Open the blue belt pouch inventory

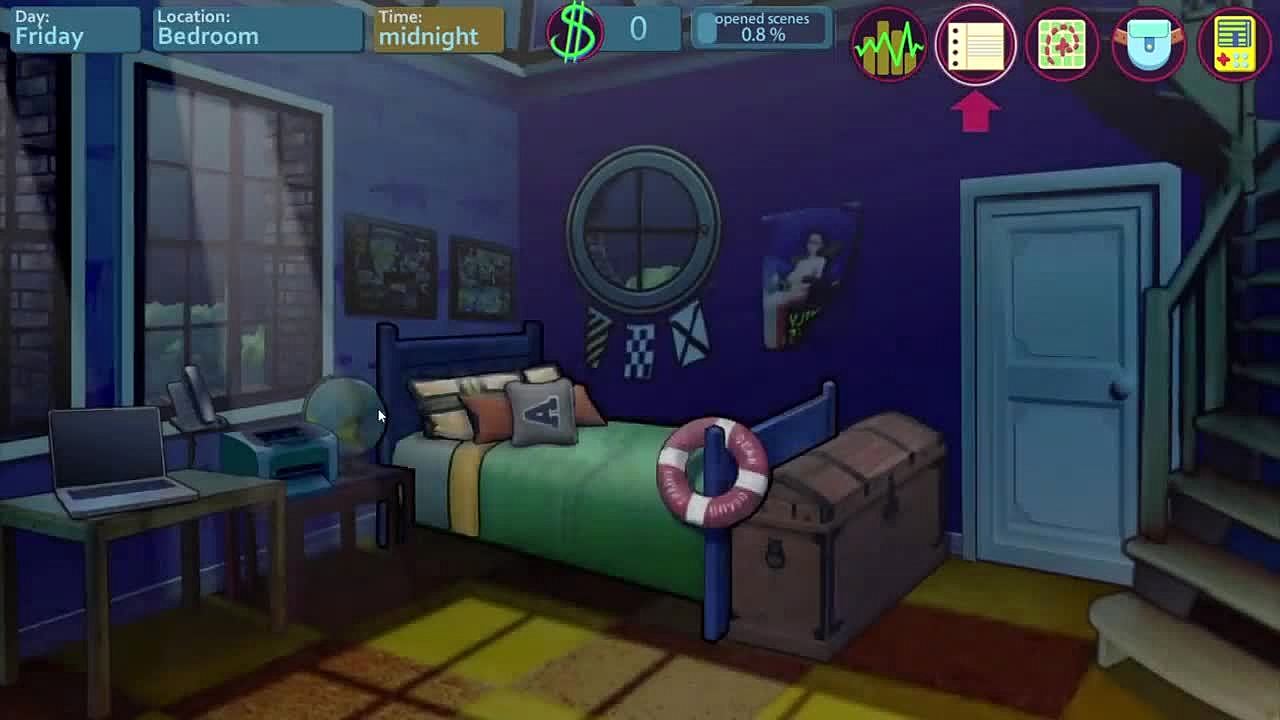(1148, 44)
